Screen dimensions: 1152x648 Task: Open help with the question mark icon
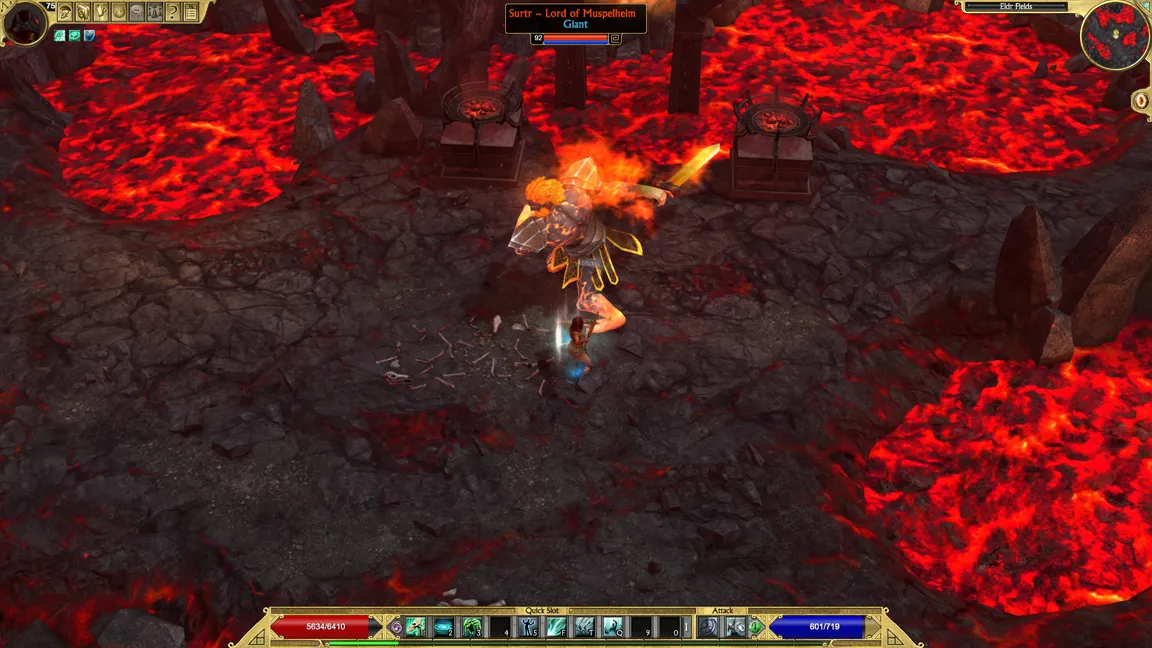(x=173, y=13)
